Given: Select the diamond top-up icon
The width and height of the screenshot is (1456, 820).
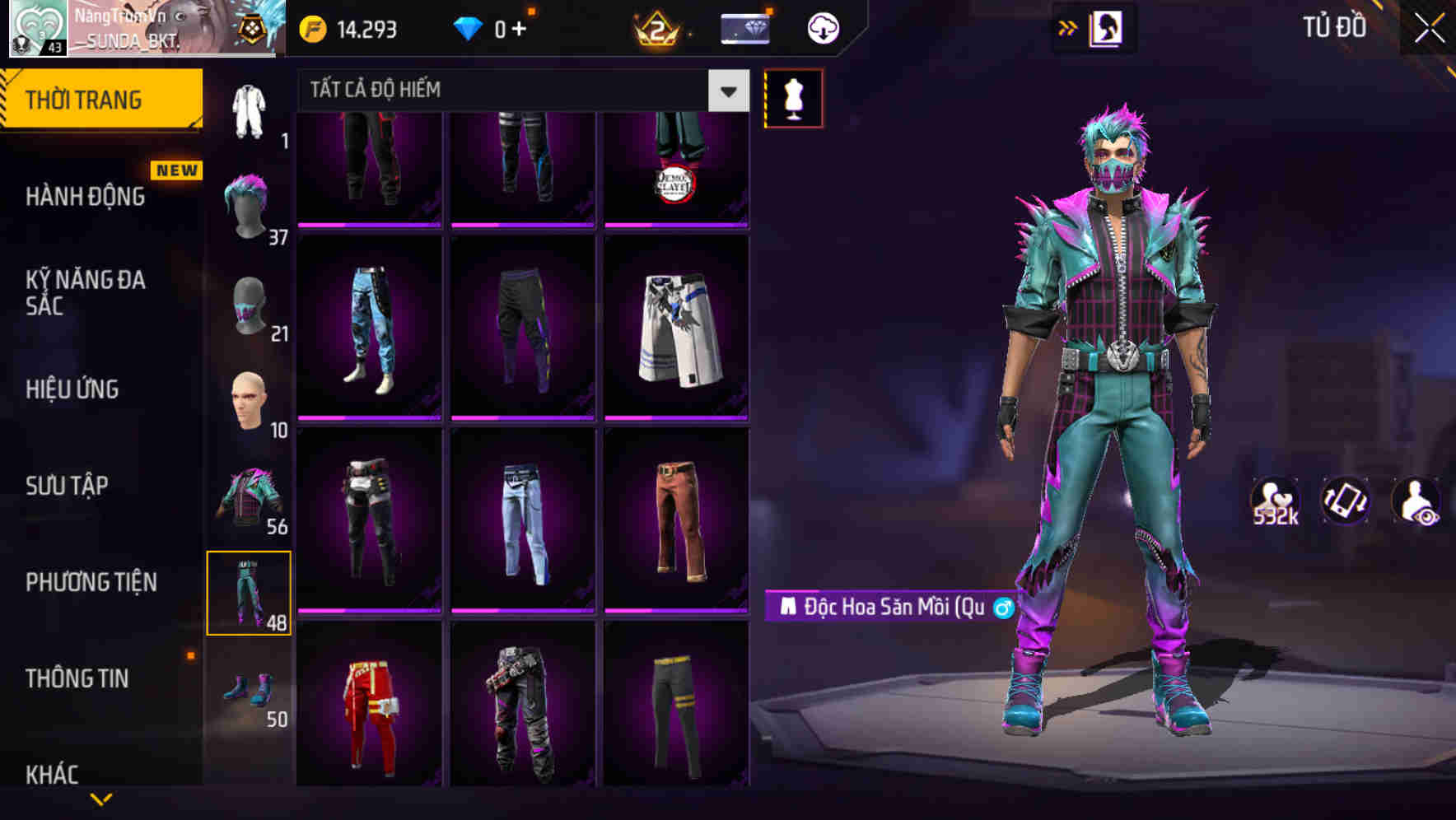Looking at the screenshot, I should [469, 27].
